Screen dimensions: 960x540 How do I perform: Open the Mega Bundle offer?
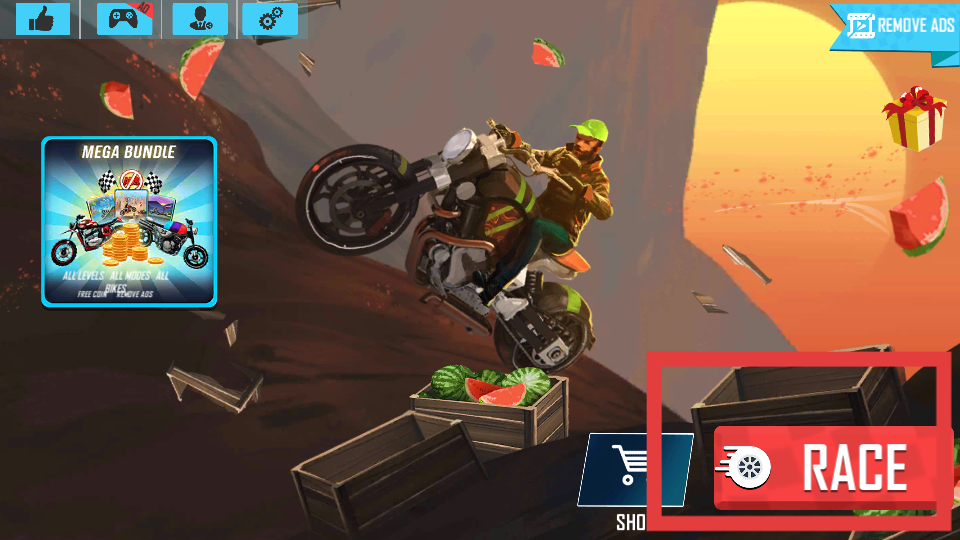tap(129, 221)
